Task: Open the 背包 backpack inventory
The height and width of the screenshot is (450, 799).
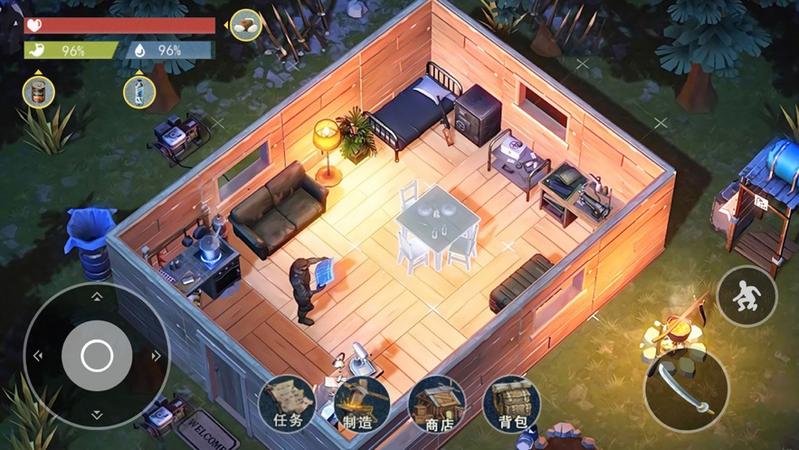Action: (x=511, y=404)
